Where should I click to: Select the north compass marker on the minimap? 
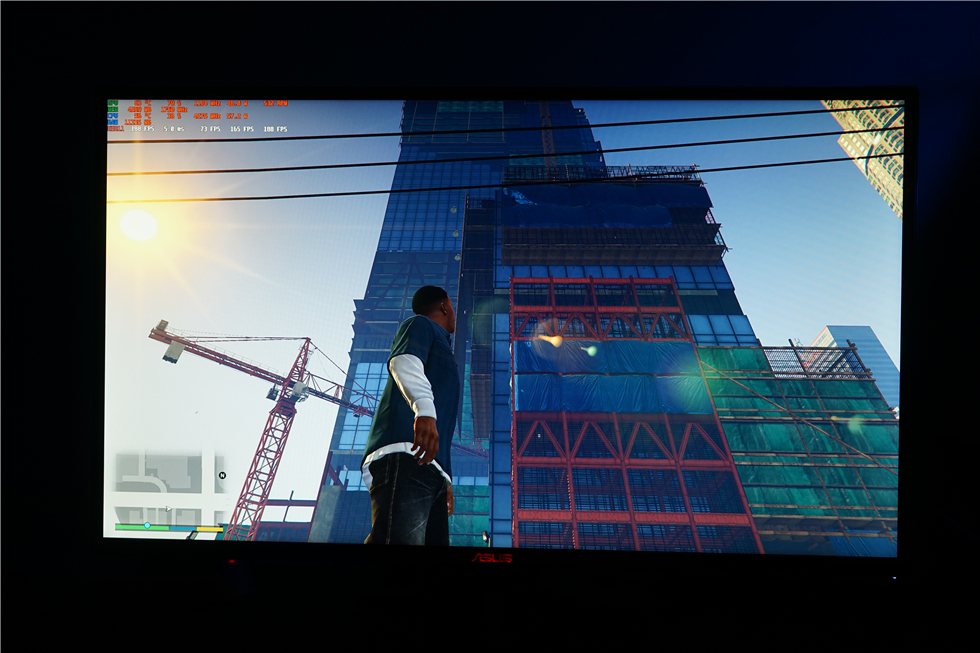point(222,476)
